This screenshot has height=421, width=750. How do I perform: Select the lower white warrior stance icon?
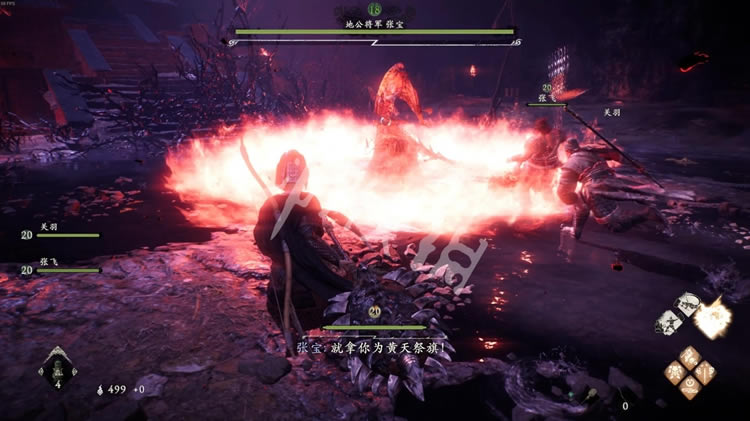(x=670, y=322)
